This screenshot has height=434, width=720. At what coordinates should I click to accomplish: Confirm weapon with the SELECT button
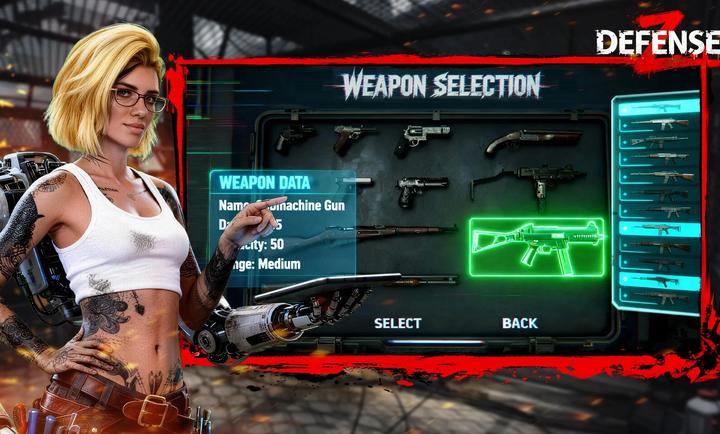(x=397, y=323)
